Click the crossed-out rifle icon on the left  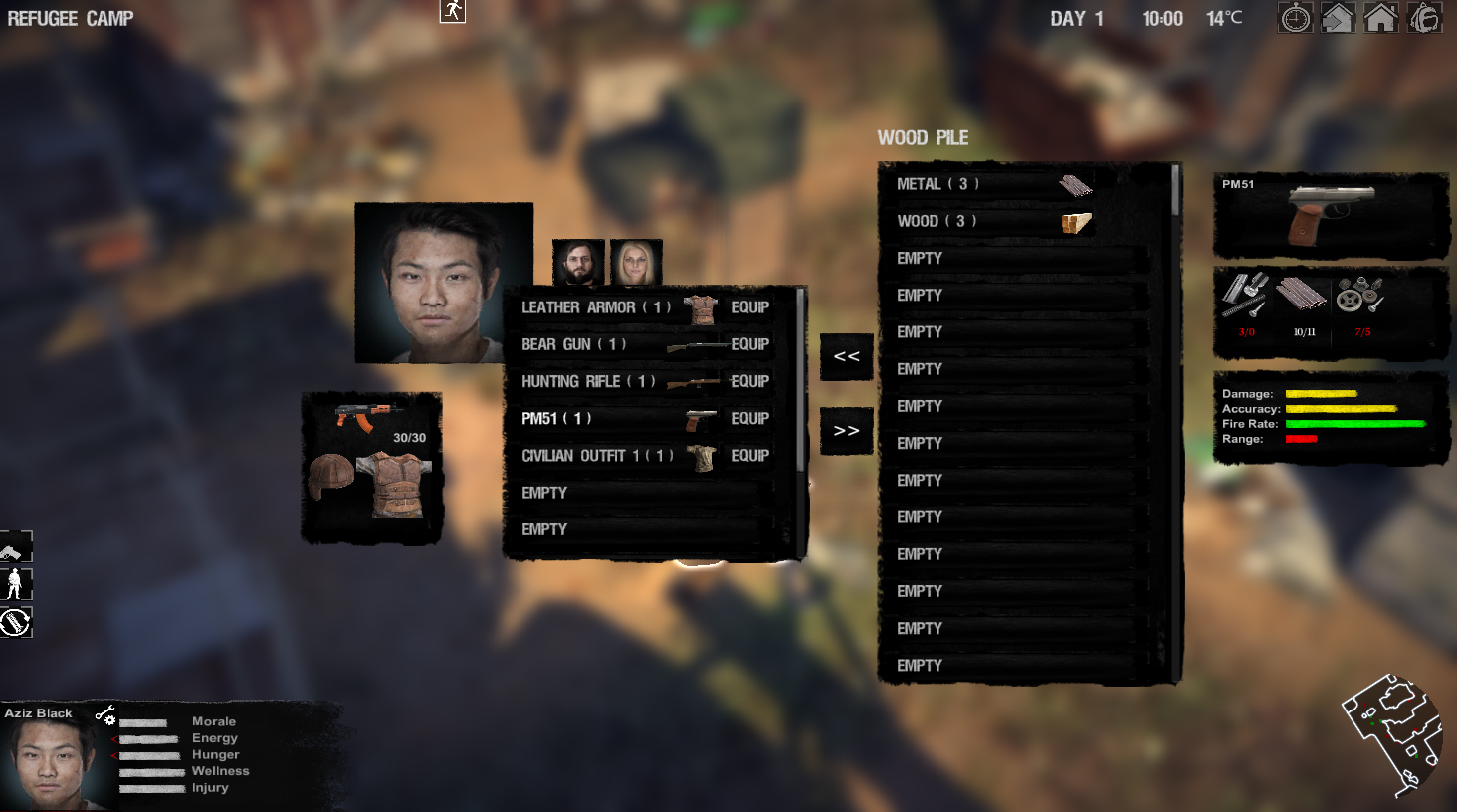pyautogui.click(x=15, y=622)
